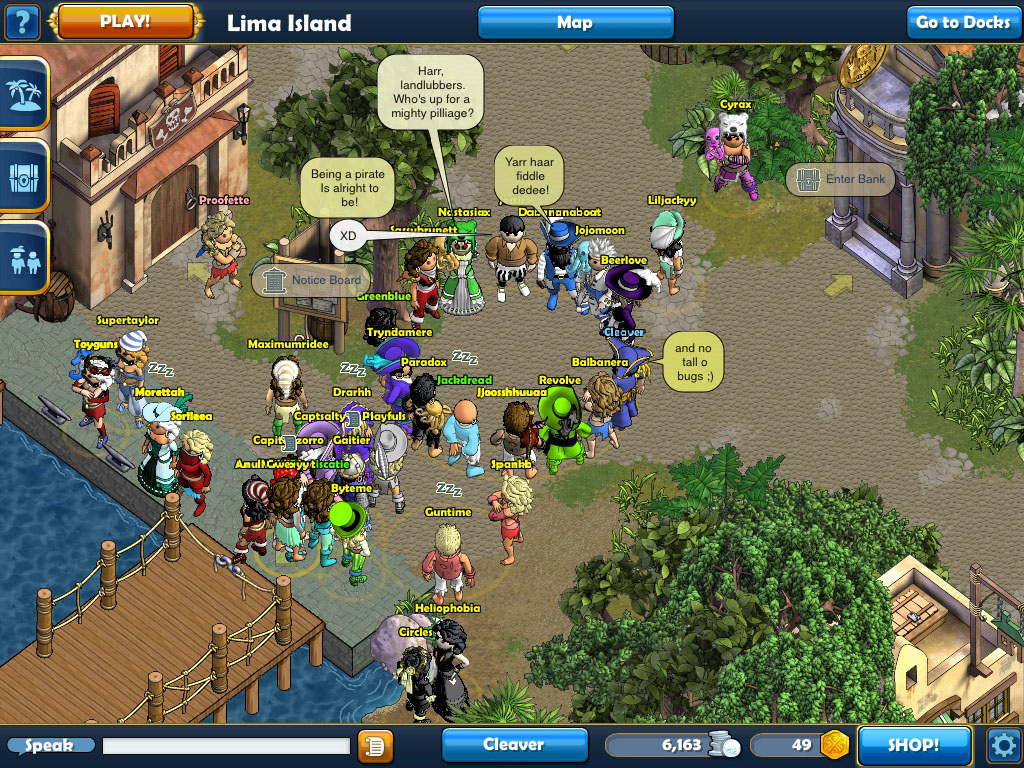The height and width of the screenshot is (768, 1024).
Task: Open the crew people side tab
Action: (x=23, y=258)
